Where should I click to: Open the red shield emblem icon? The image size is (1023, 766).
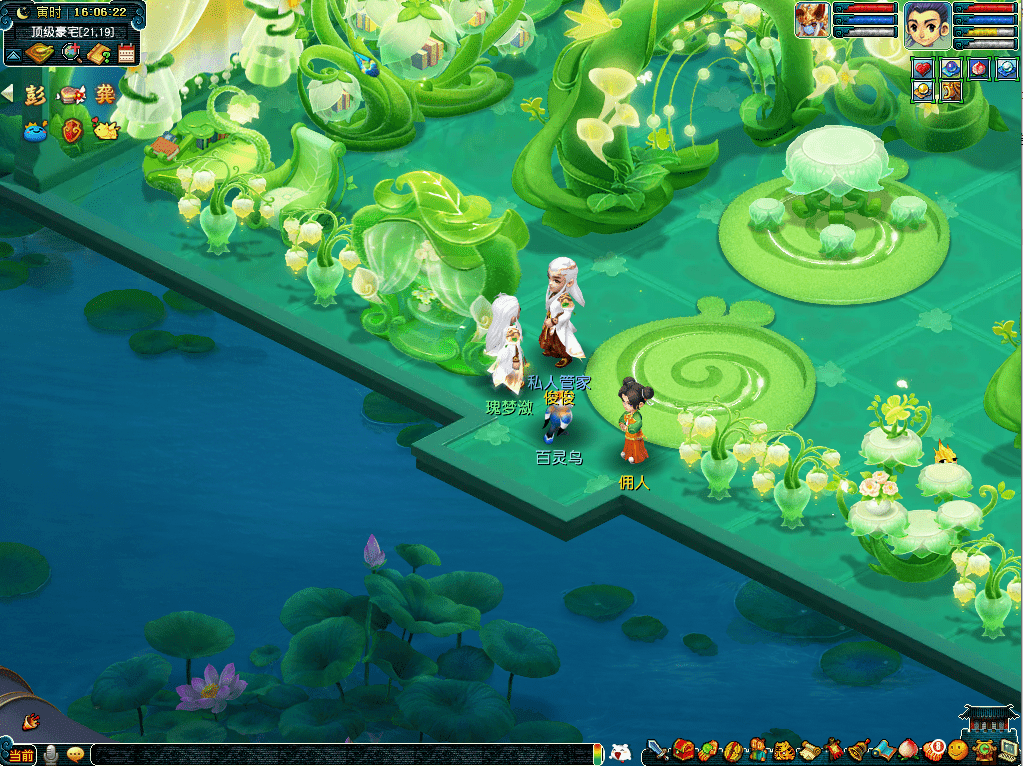(71, 130)
